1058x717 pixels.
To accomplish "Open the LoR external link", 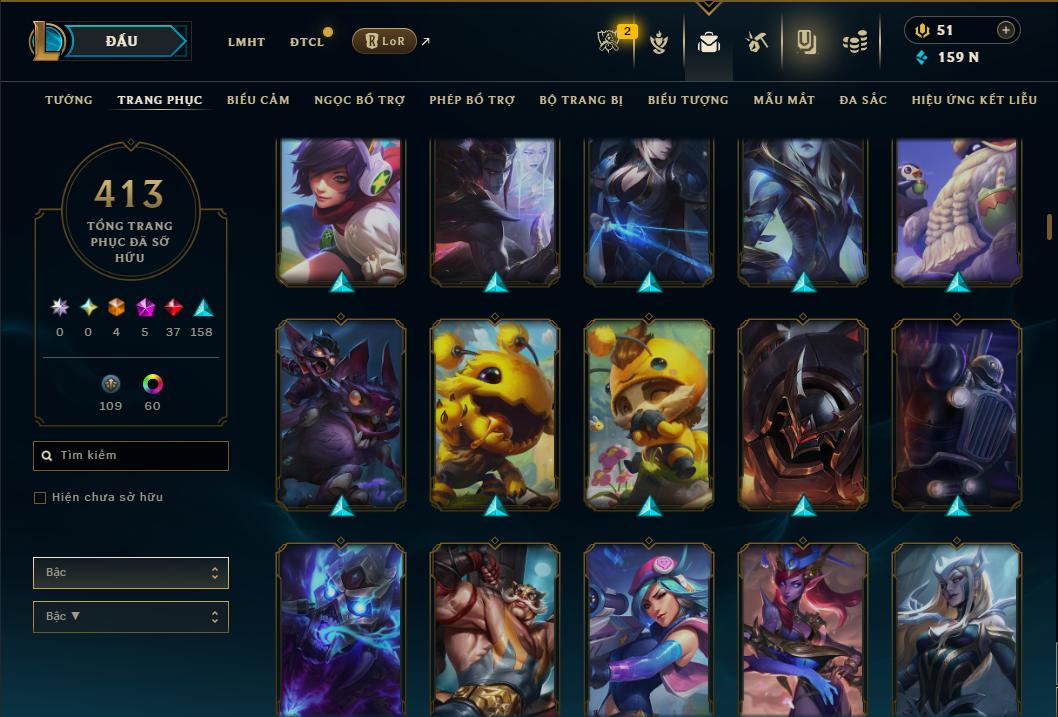I will [x=385, y=41].
